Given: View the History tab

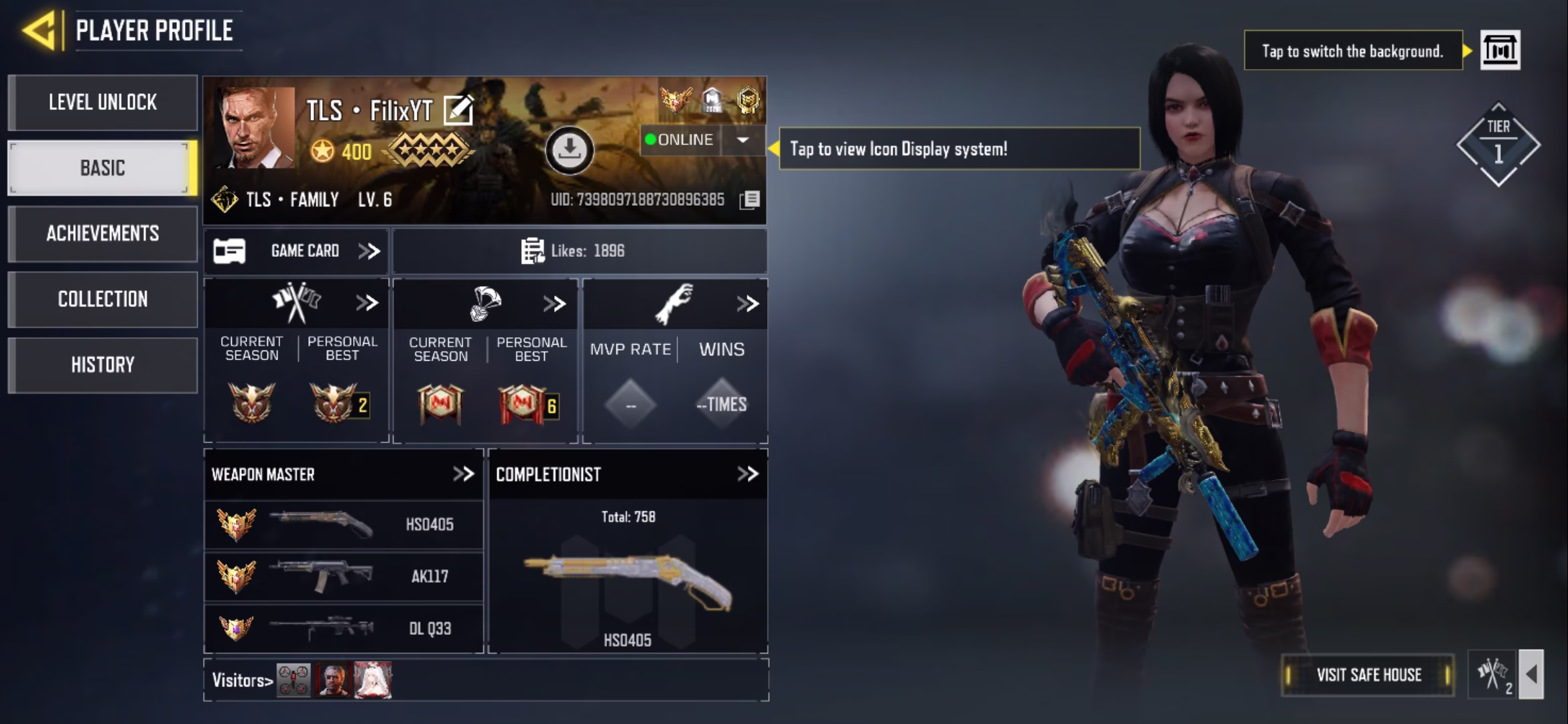Looking at the screenshot, I should tap(103, 365).
